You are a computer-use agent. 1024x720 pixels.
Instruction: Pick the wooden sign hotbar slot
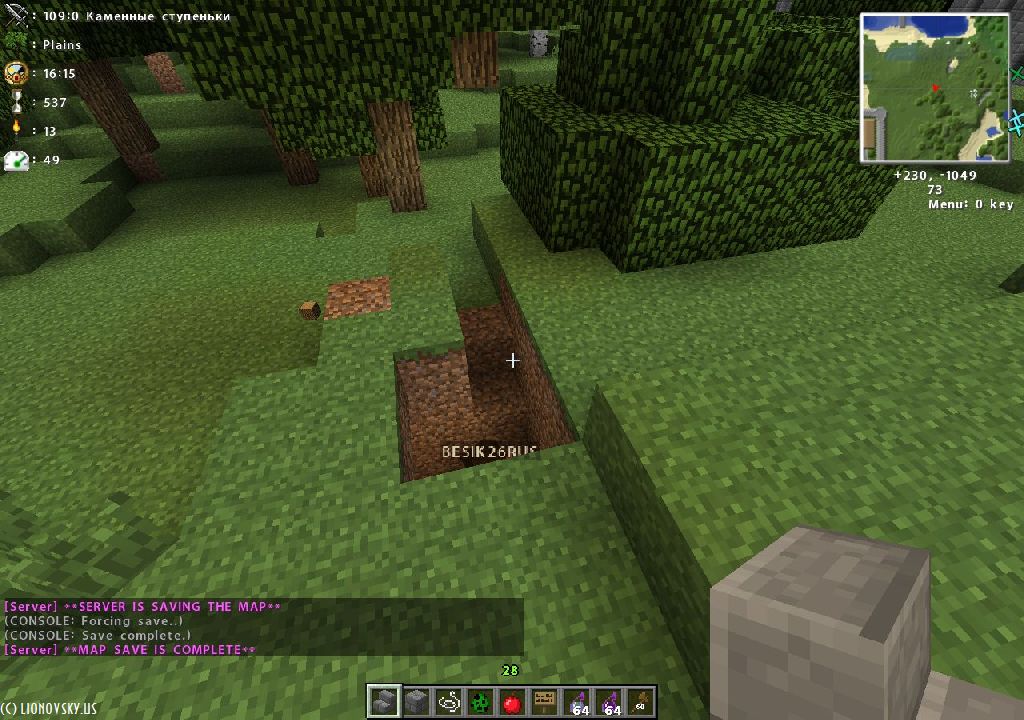coord(545,702)
